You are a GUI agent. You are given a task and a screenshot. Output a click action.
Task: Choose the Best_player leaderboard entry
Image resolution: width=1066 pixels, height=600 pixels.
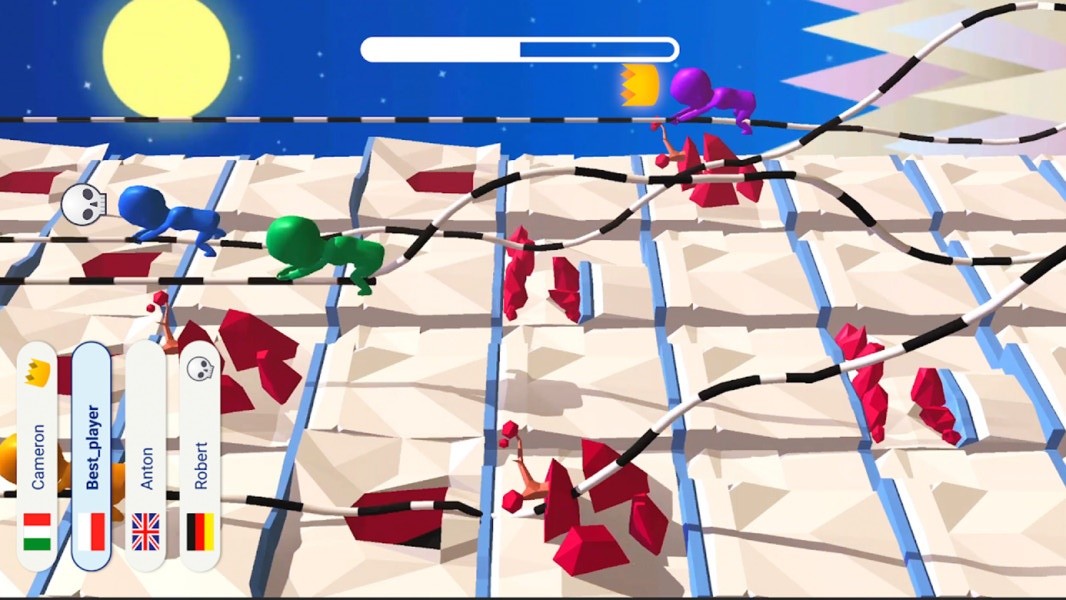tap(91, 456)
